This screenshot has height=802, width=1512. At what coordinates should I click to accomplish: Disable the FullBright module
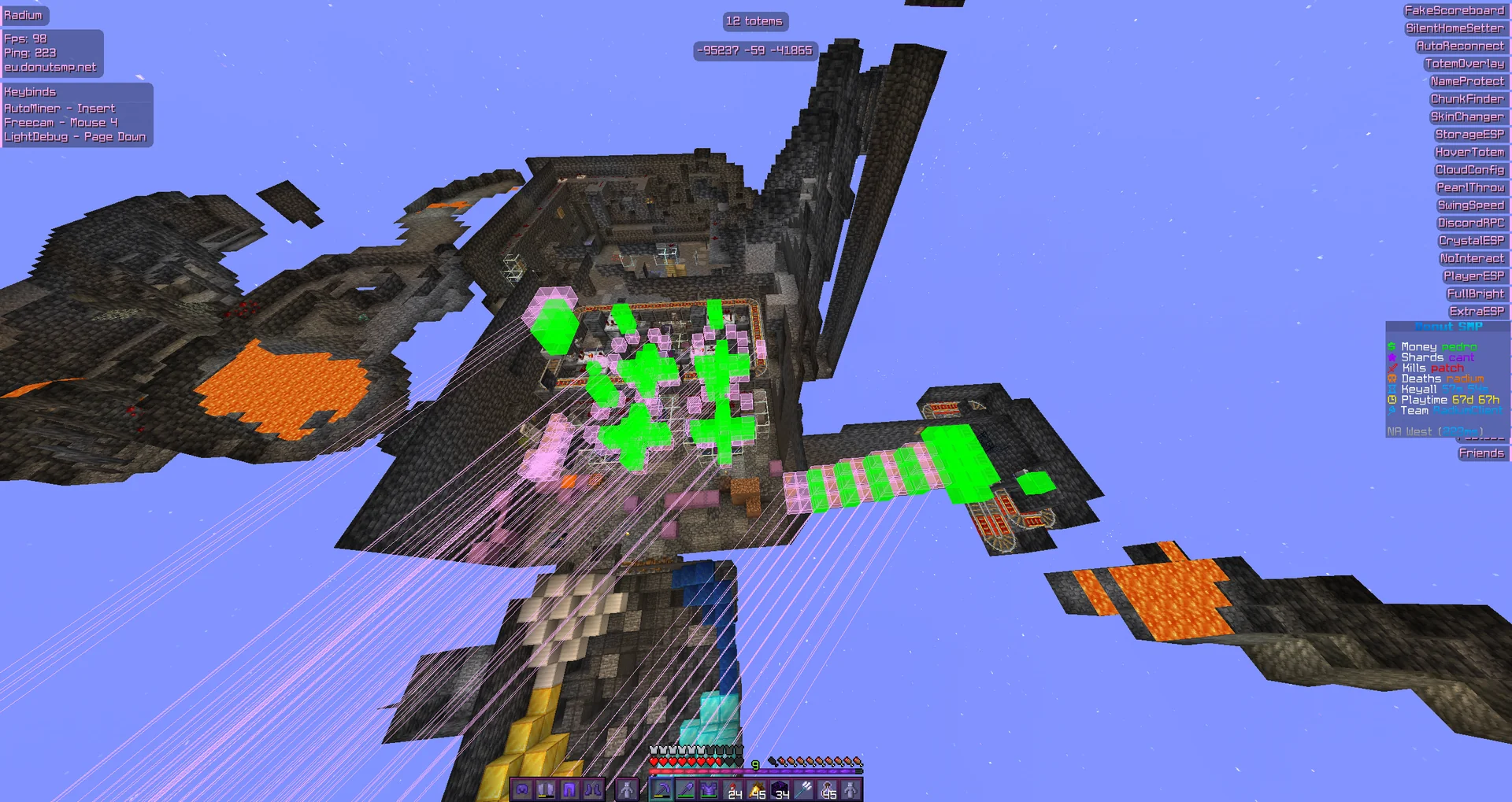(1476, 293)
